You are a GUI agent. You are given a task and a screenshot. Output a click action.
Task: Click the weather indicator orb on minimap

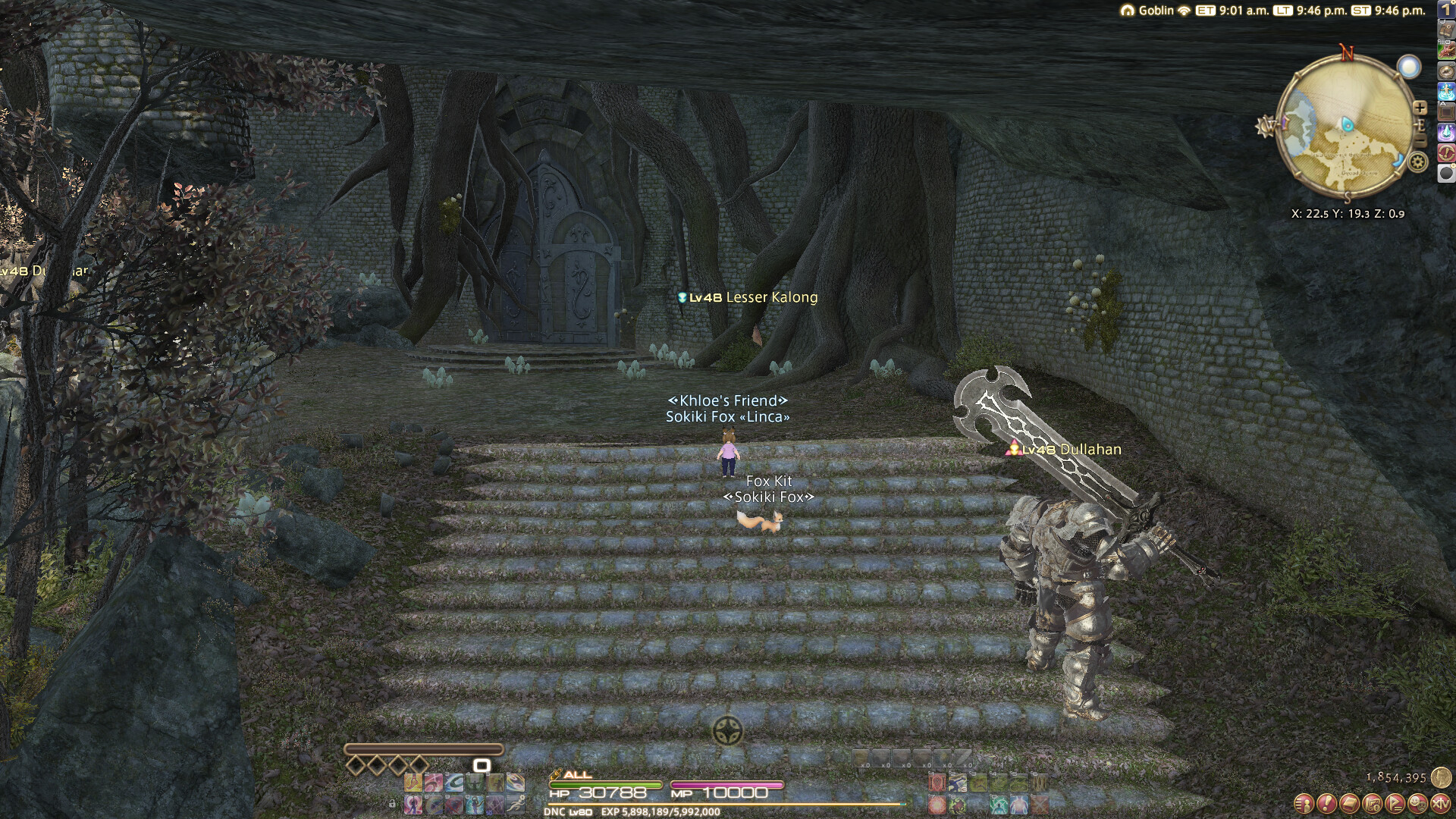tap(1409, 67)
